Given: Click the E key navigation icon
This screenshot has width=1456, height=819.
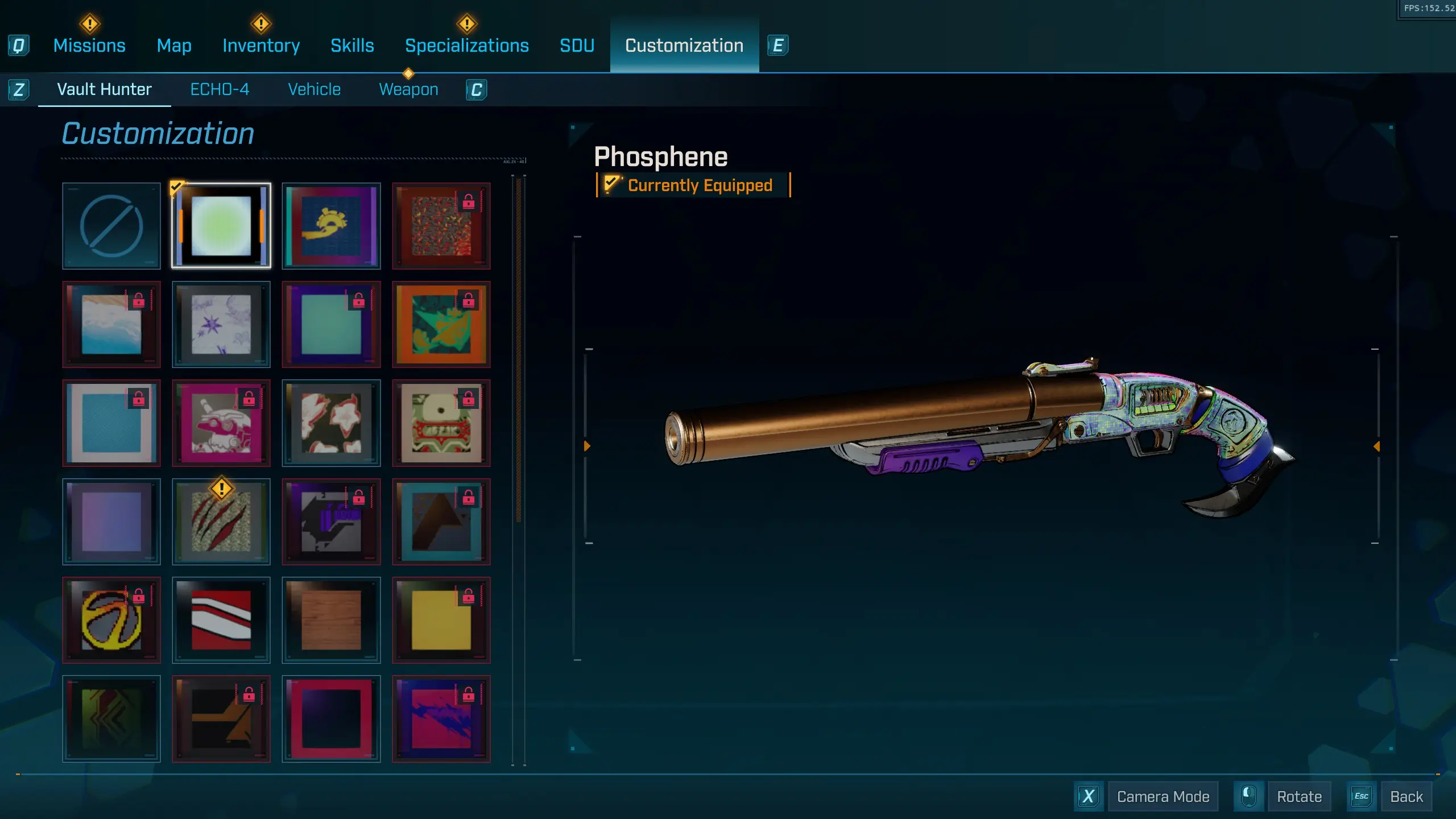Looking at the screenshot, I should 779,45.
